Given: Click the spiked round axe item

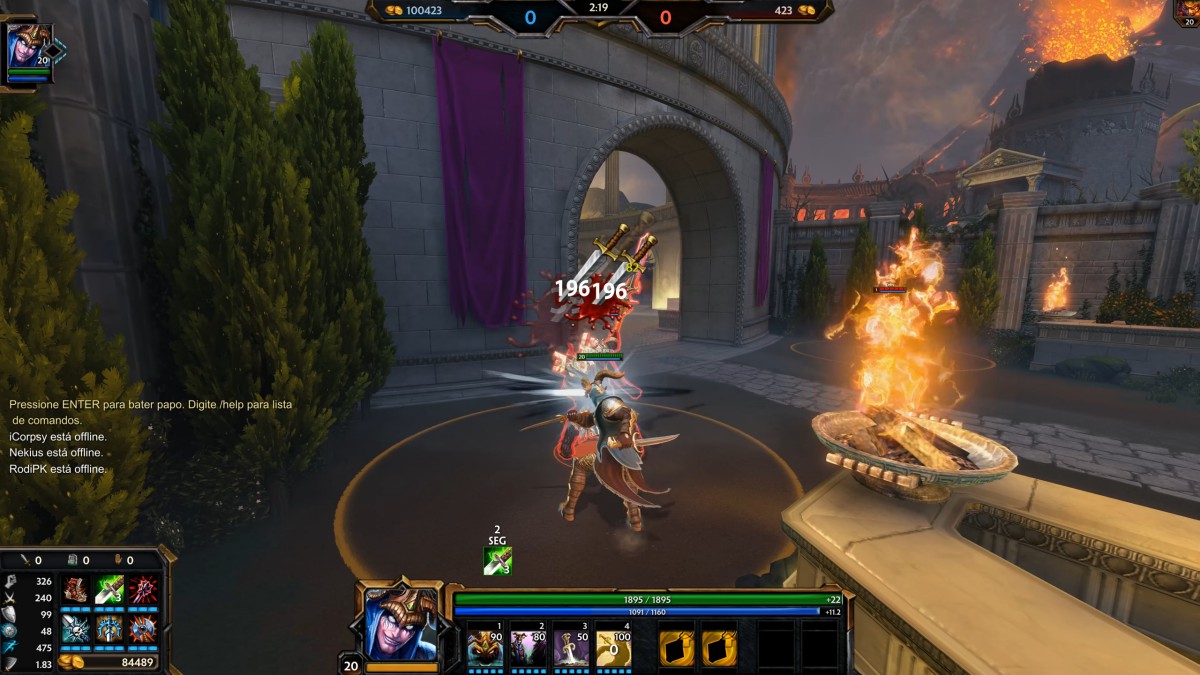Looking at the screenshot, I should [141, 628].
